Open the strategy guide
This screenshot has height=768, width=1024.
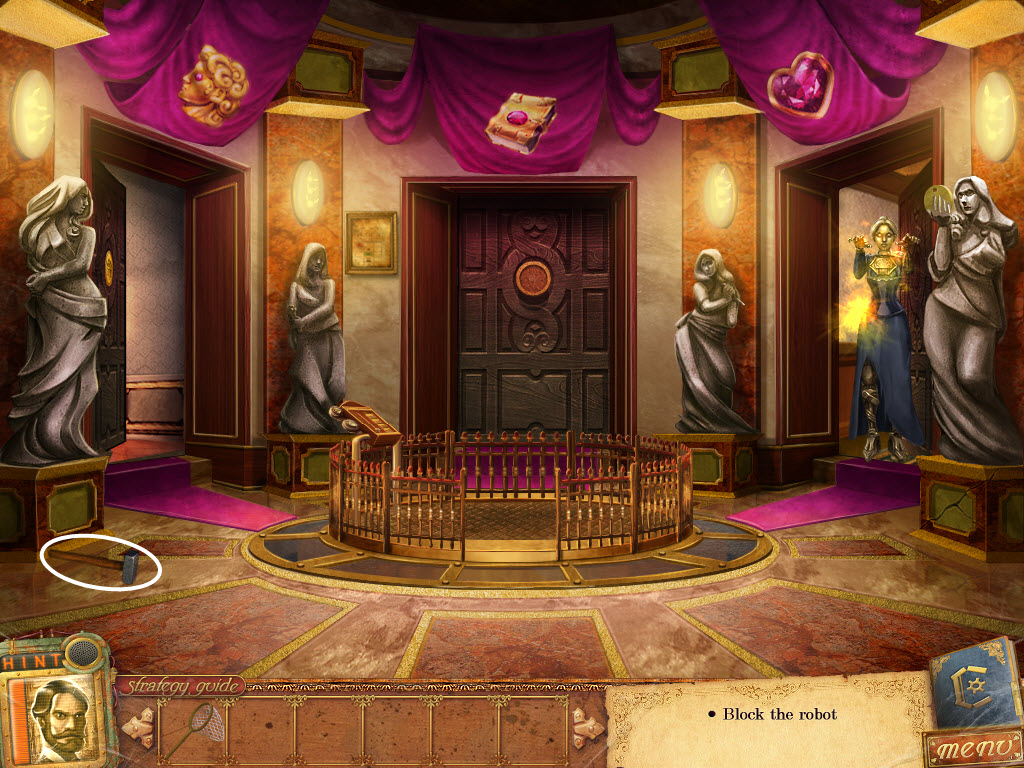click(181, 686)
